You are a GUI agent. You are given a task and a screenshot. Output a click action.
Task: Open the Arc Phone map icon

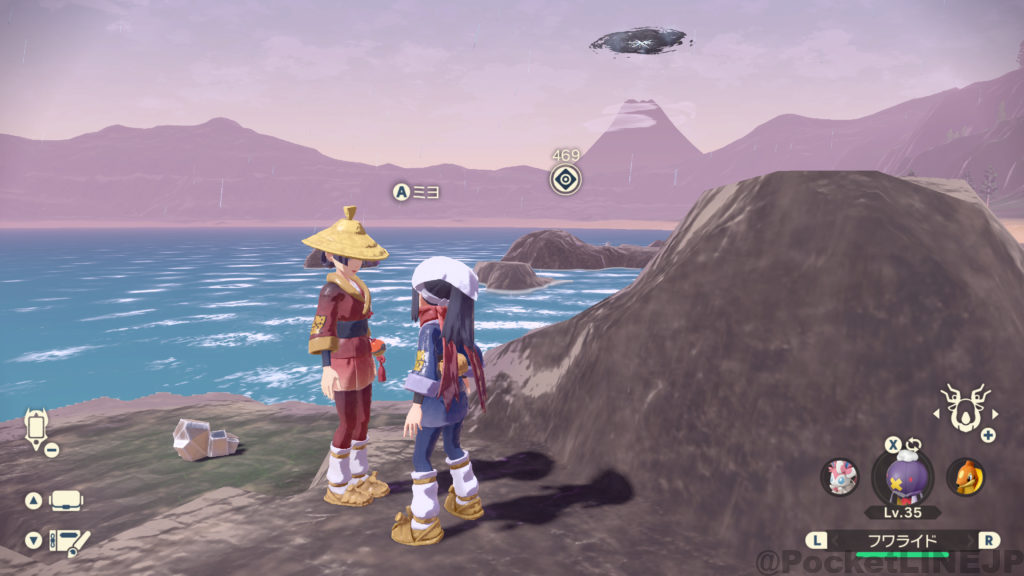(37, 428)
